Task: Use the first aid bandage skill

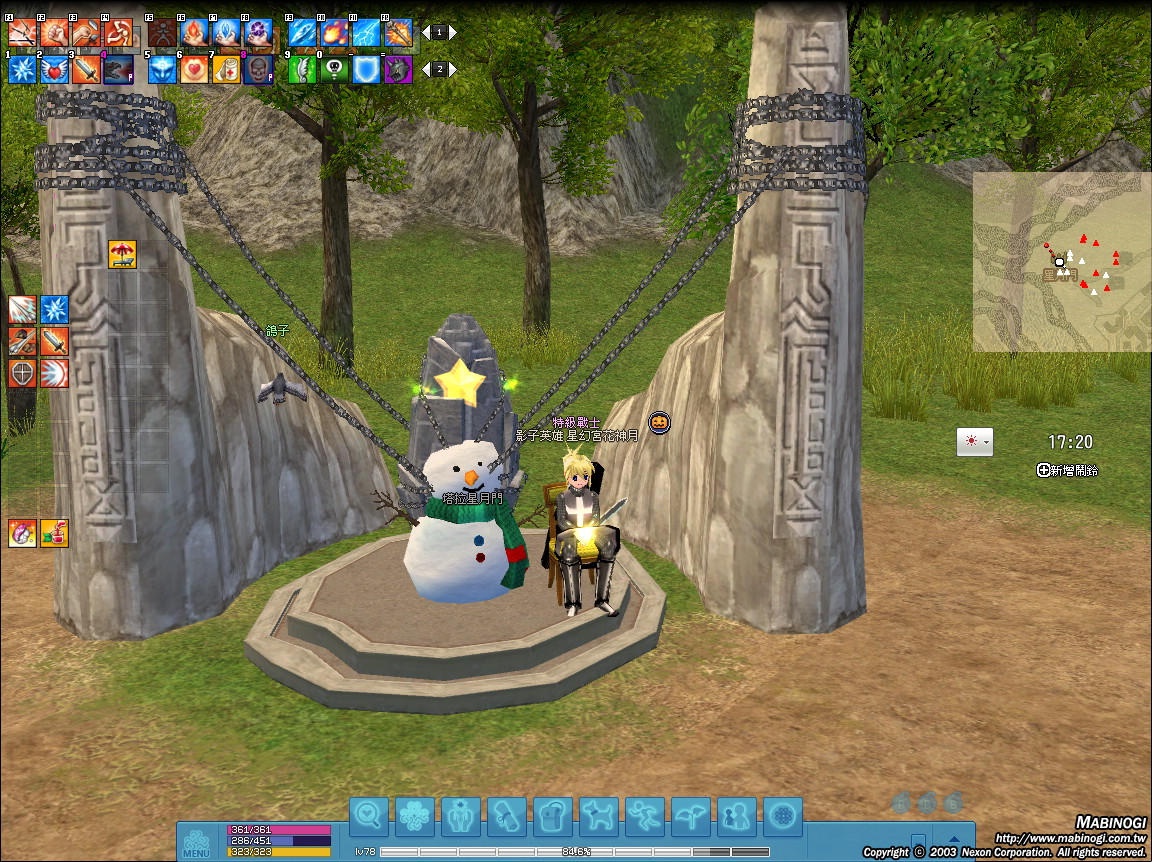Action: 226,69
